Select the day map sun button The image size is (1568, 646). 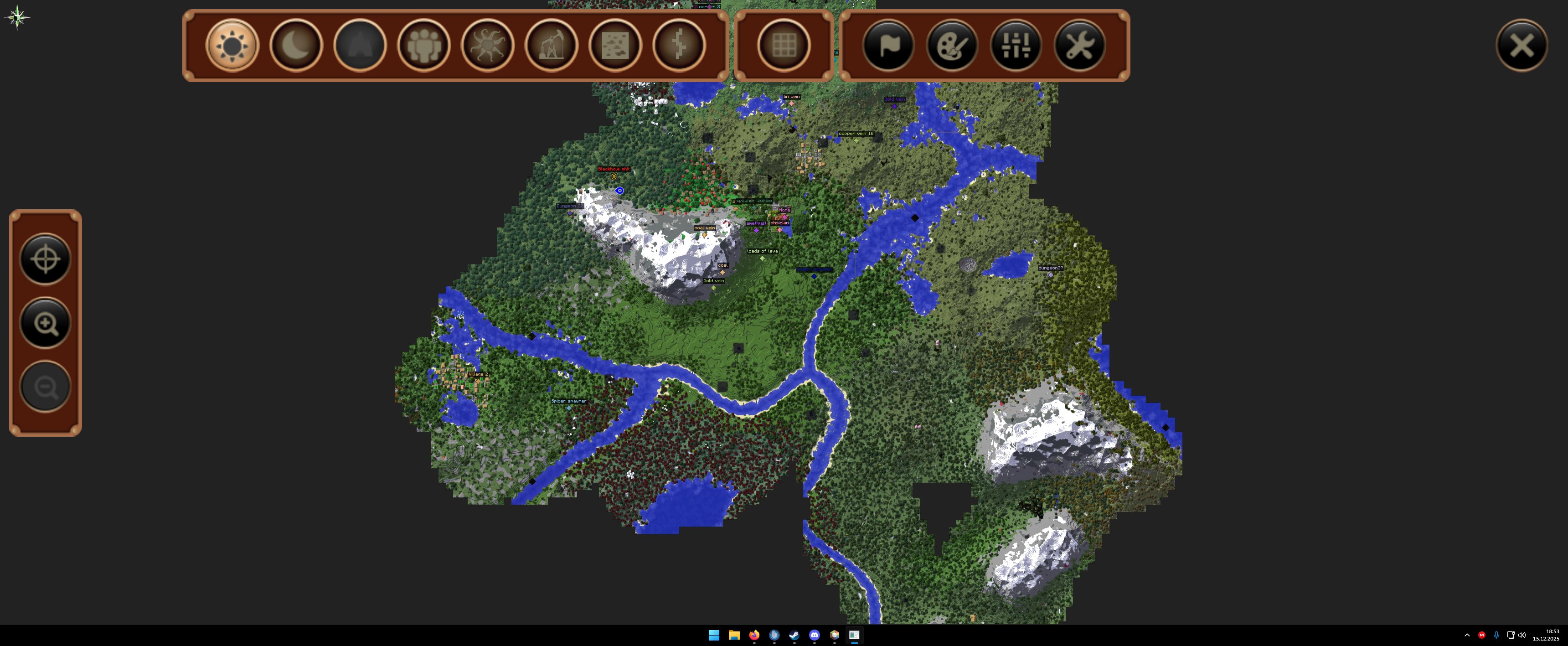tap(232, 45)
